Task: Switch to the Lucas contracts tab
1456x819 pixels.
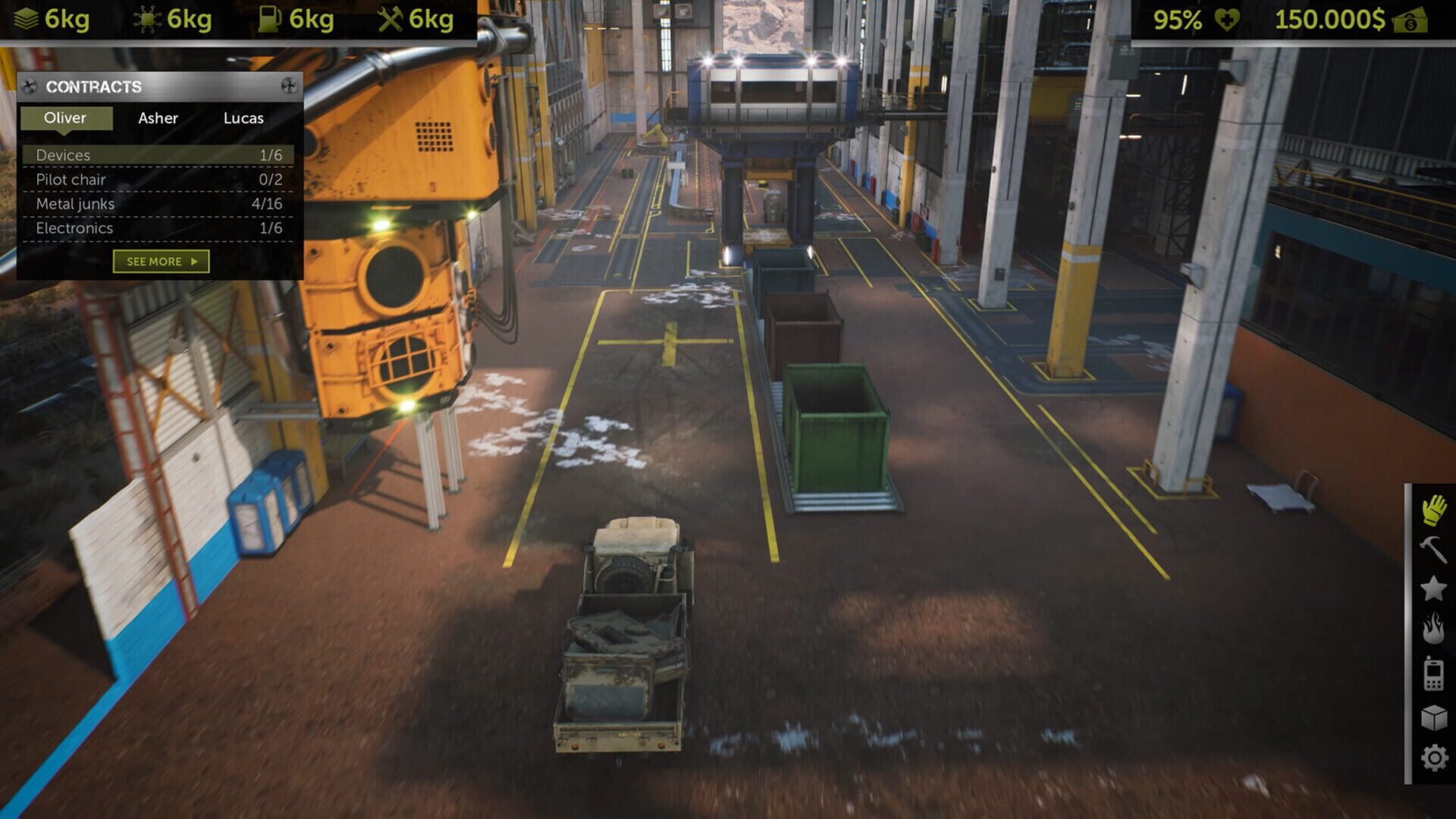Action: click(x=243, y=118)
